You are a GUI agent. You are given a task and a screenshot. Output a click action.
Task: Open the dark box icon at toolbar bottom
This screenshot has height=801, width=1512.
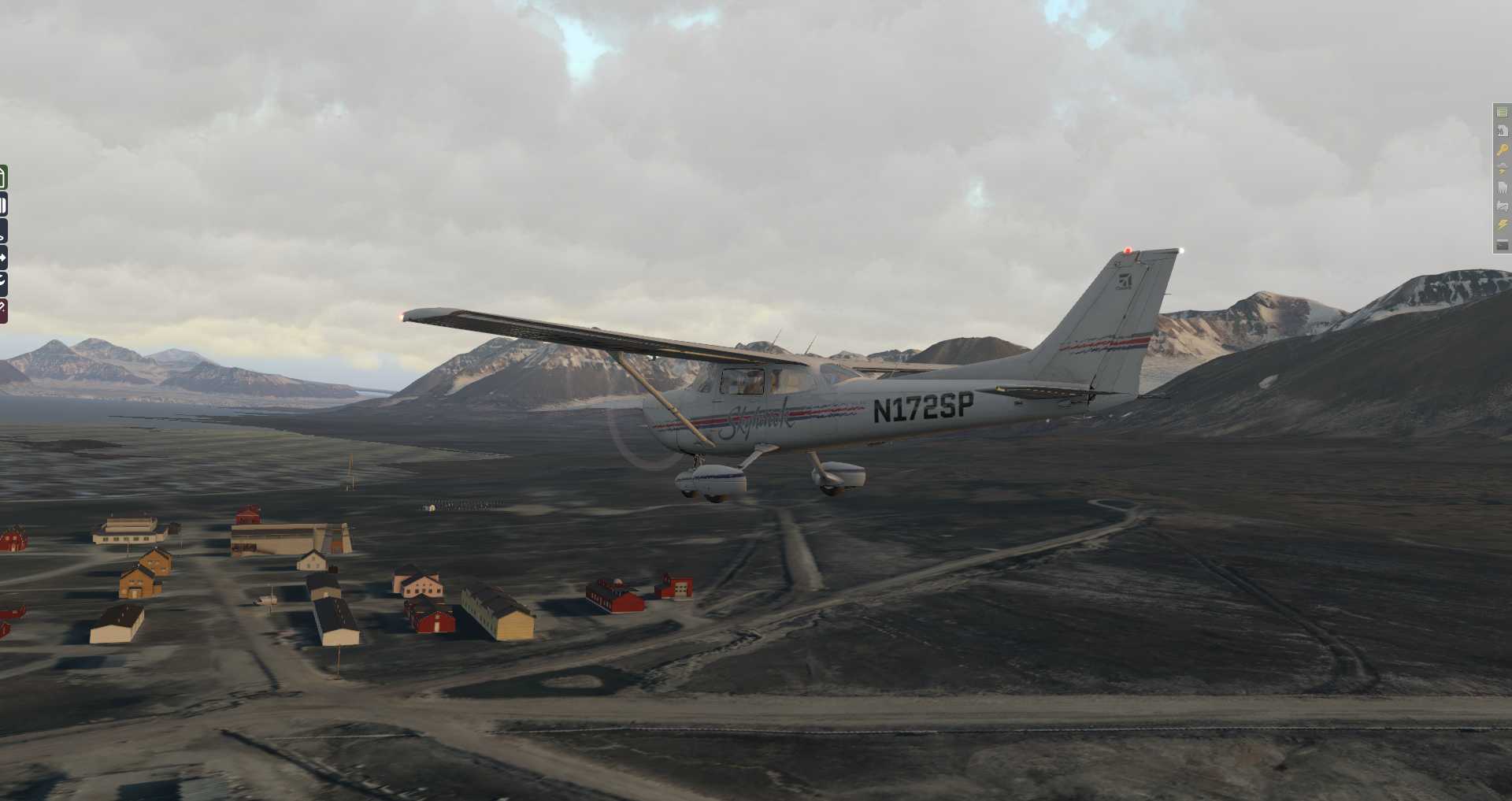pos(1502,245)
